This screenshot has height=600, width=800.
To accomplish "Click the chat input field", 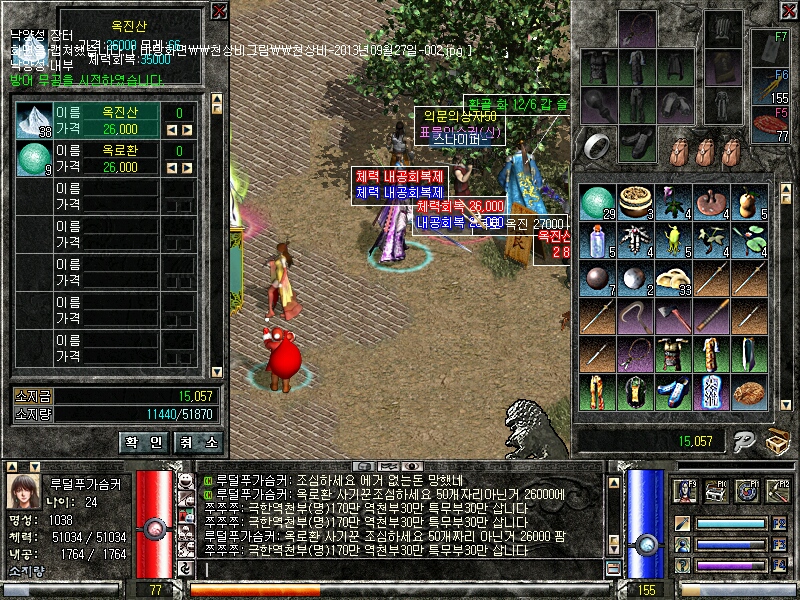I will pos(400,570).
